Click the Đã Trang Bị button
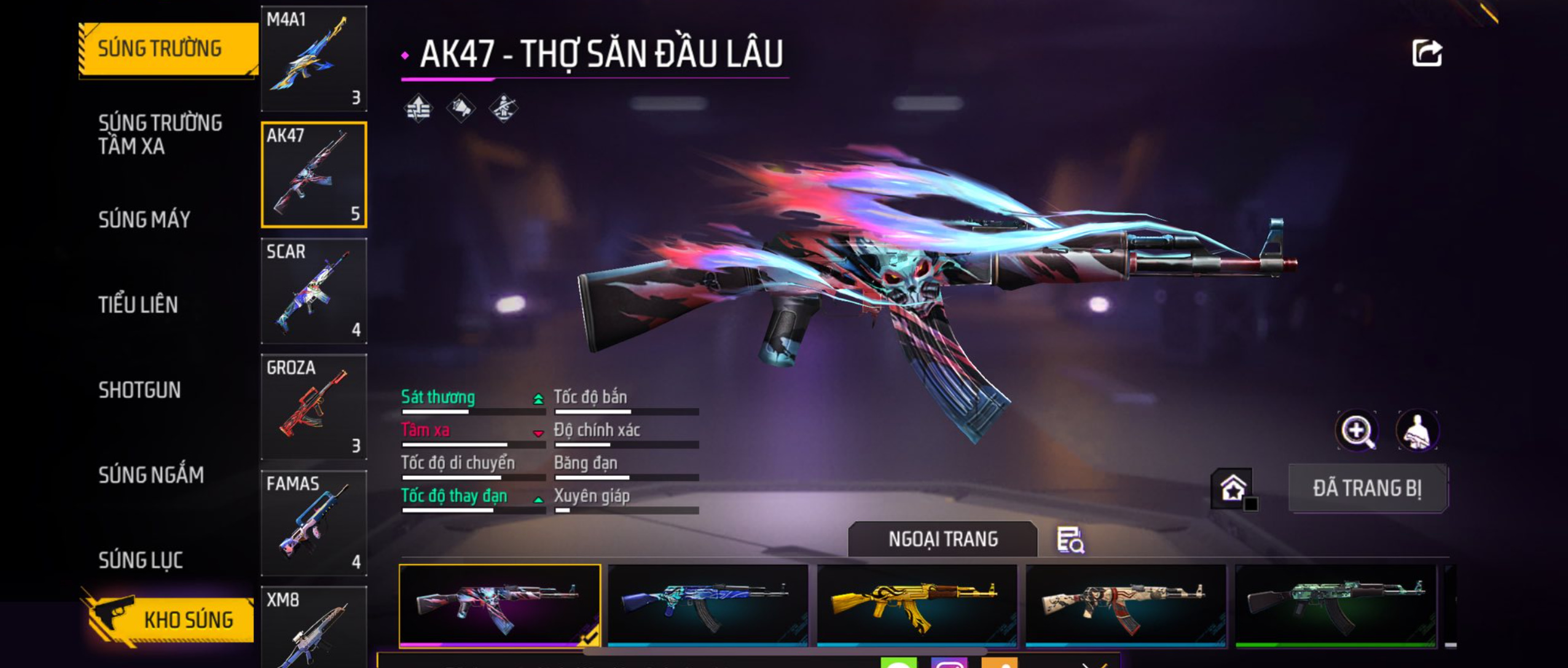1568x668 pixels. tap(1367, 489)
